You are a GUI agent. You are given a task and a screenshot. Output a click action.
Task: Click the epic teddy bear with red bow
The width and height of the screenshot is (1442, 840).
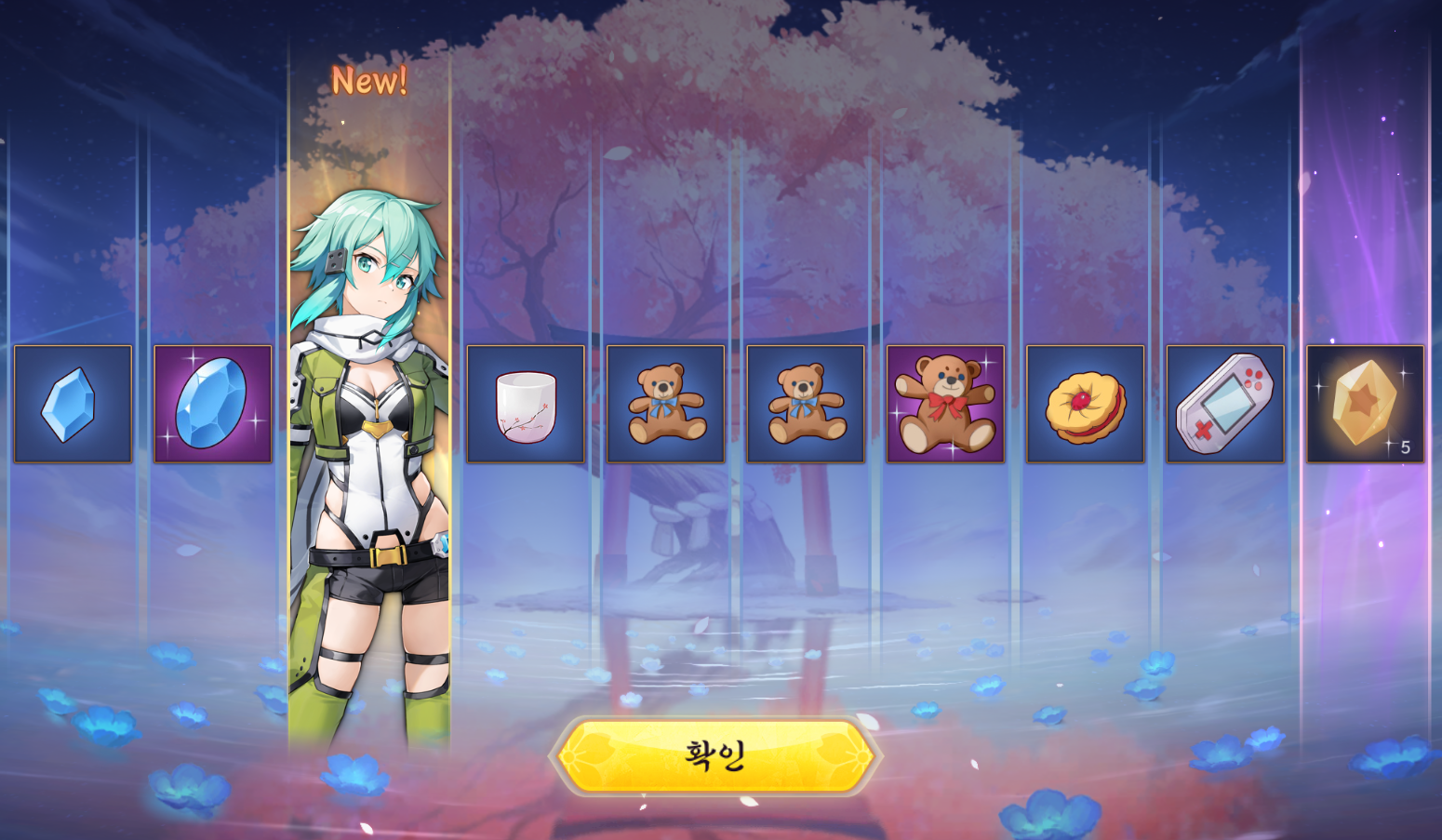coord(945,402)
